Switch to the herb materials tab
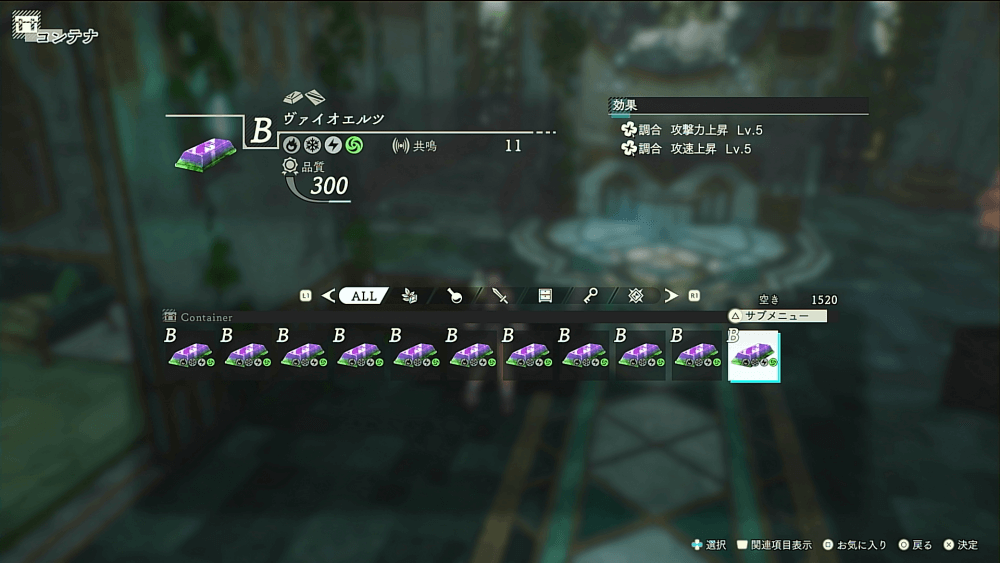This screenshot has height=563, width=1000. 409,296
